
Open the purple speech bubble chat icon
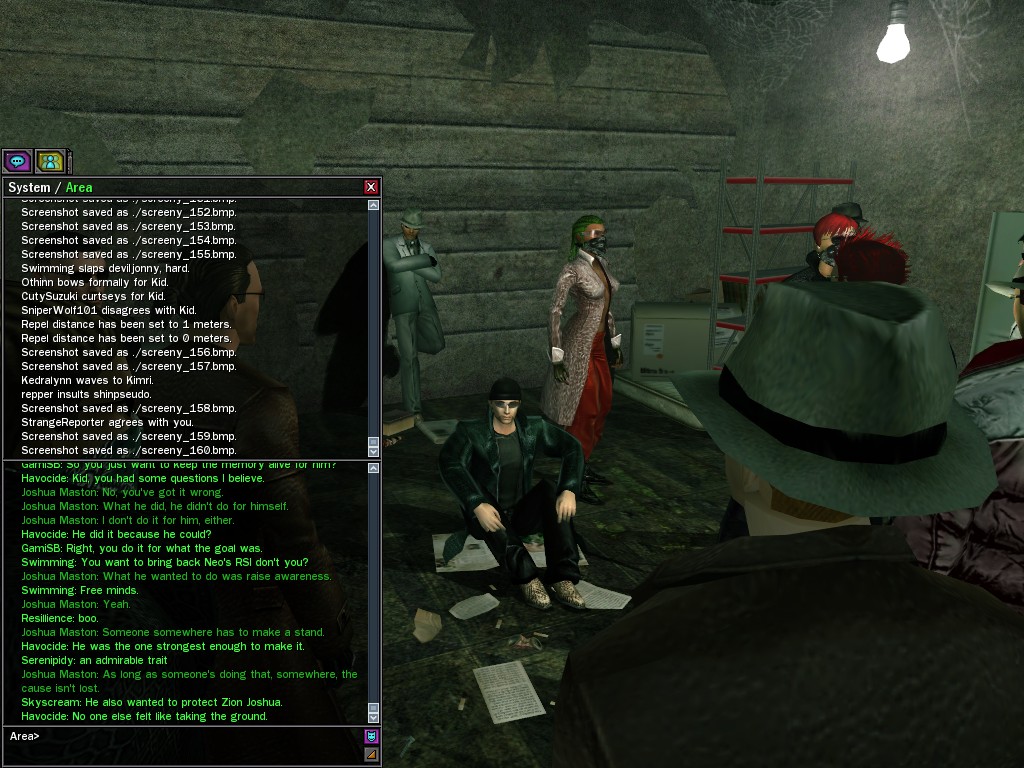point(17,161)
